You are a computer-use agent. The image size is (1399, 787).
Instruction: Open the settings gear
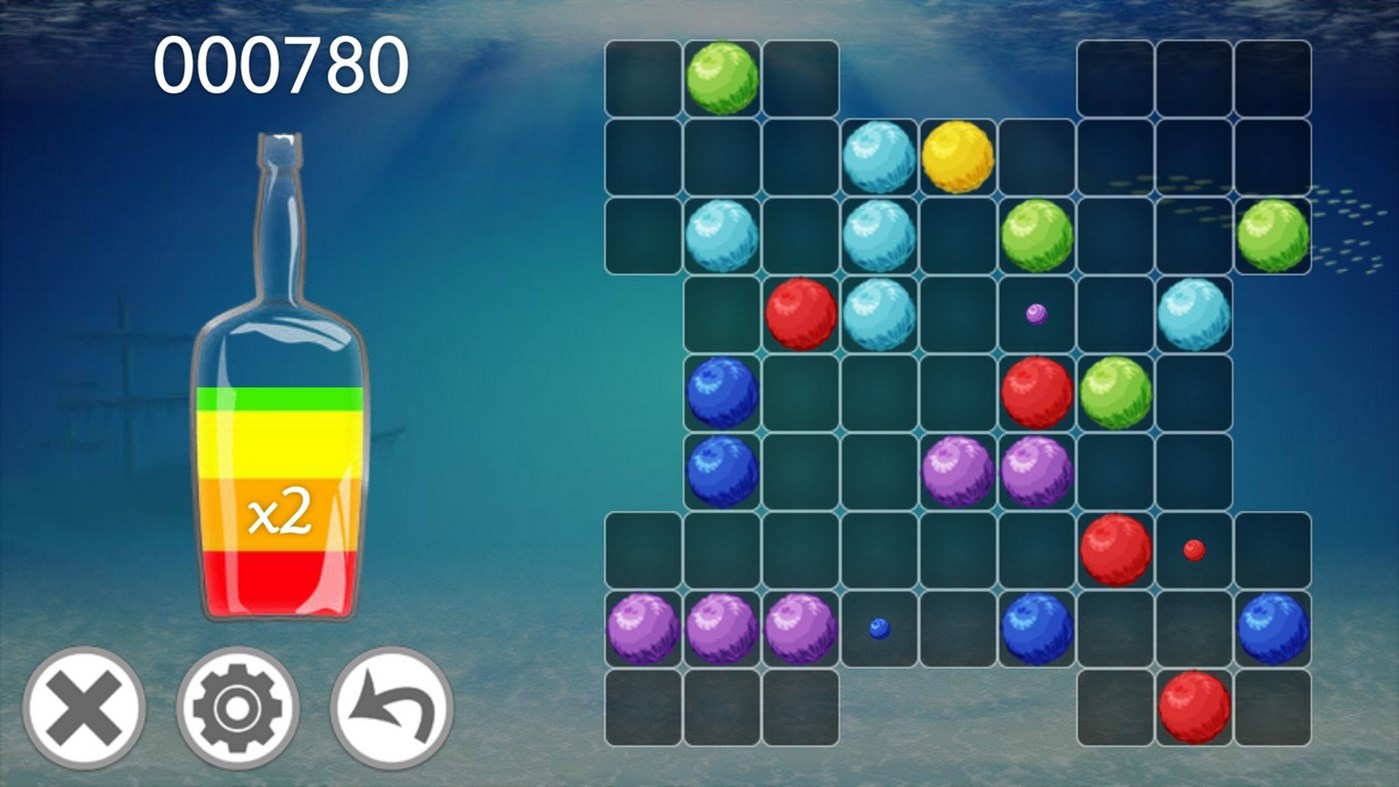point(237,706)
